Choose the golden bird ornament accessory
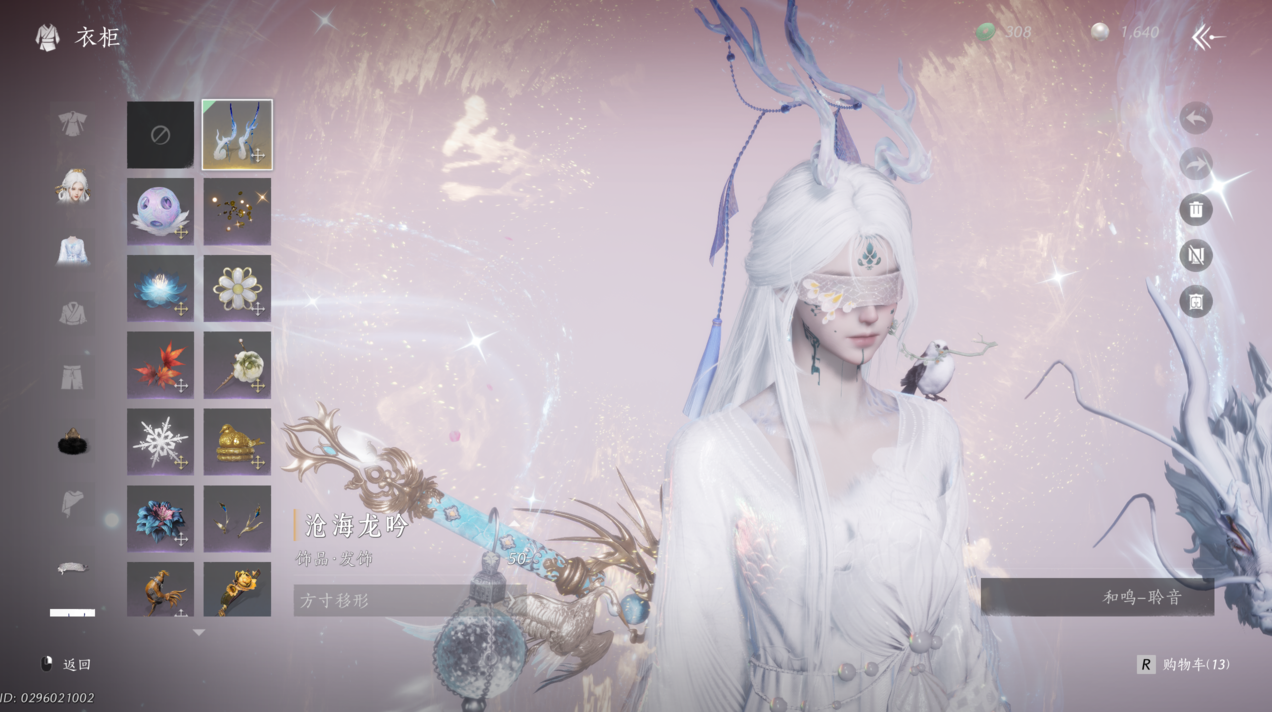The image size is (1272, 712). click(x=237, y=441)
